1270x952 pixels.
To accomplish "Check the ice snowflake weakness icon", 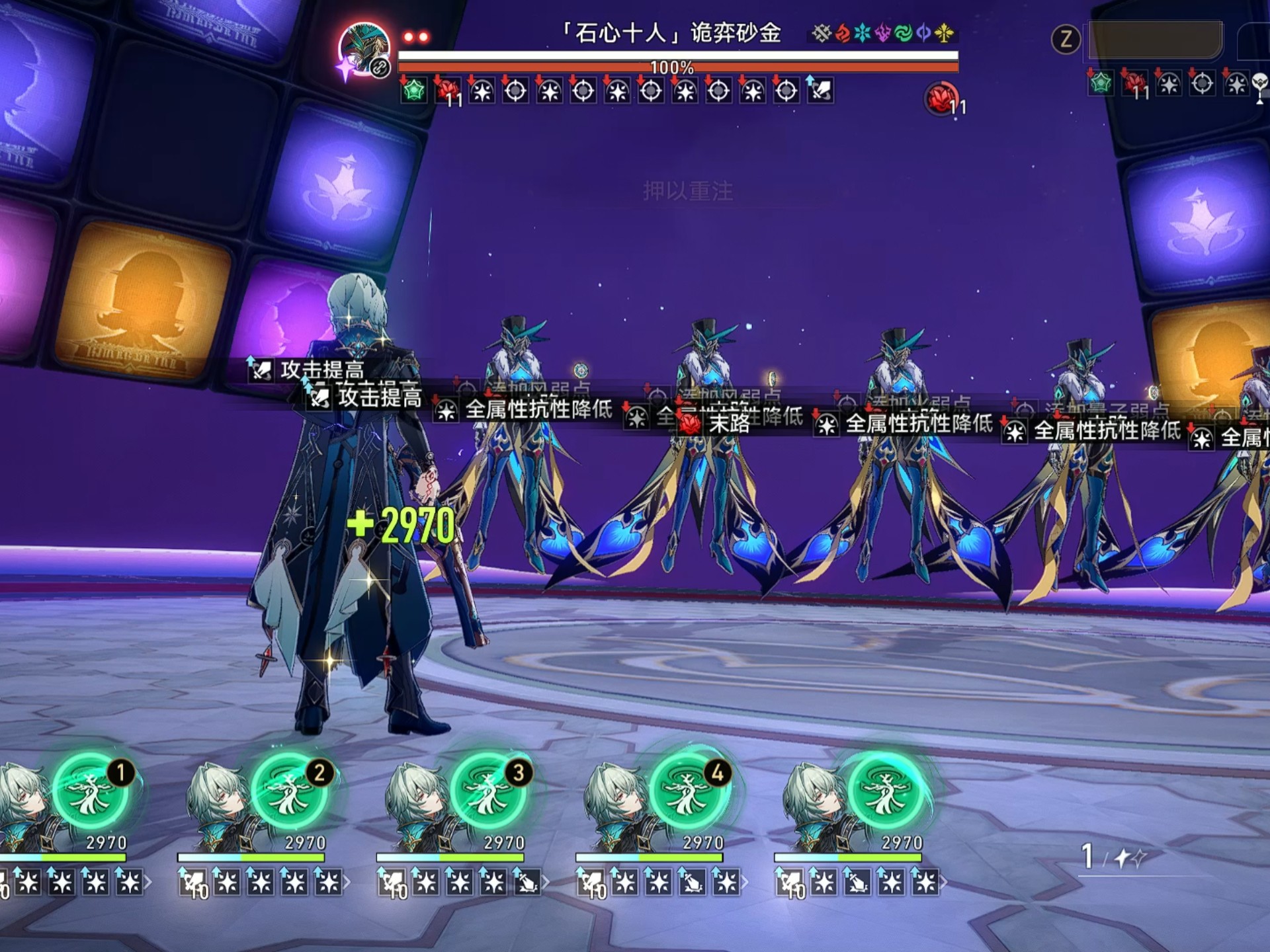I will [x=863, y=33].
